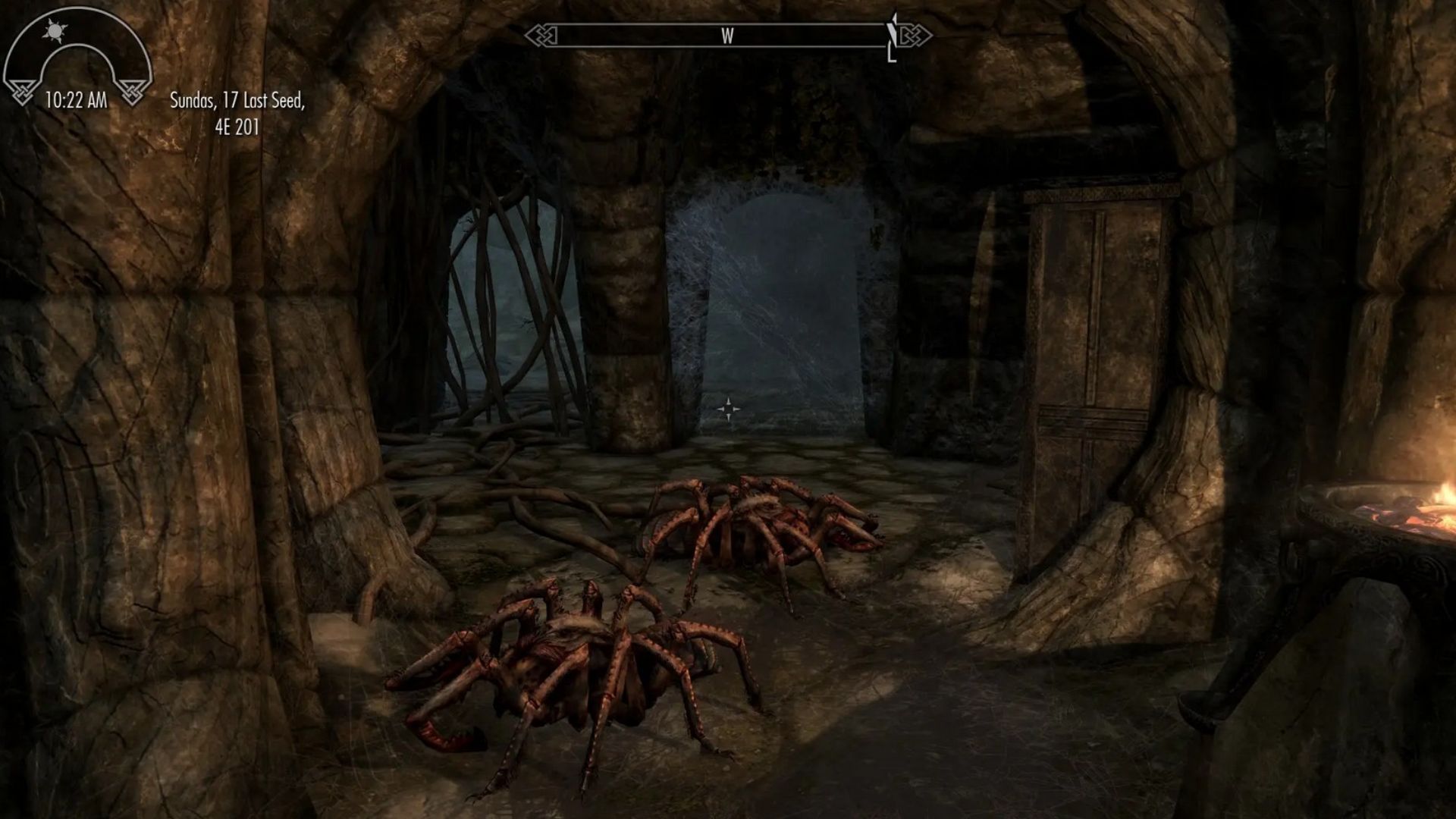Click the location marker right of the compass
1456x819 pixels.
(893, 36)
